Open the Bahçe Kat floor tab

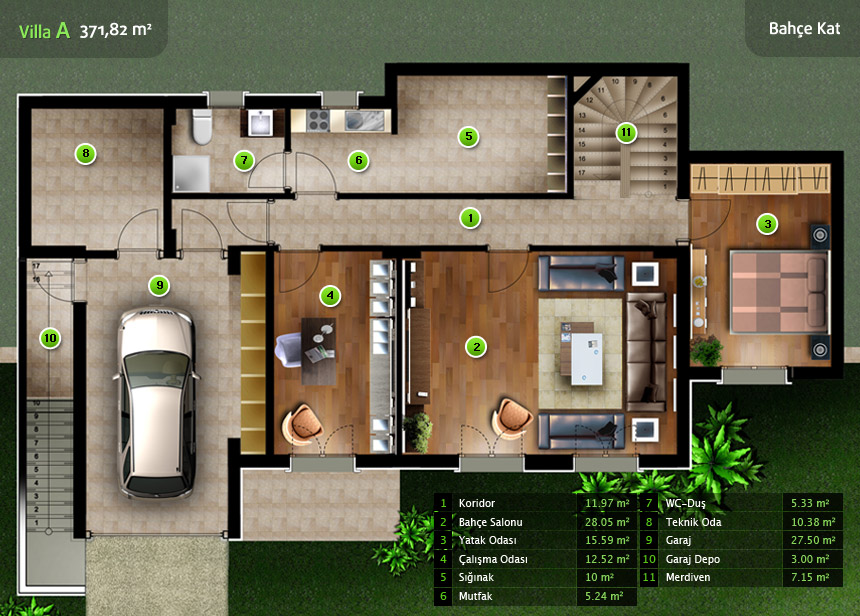pos(803,28)
